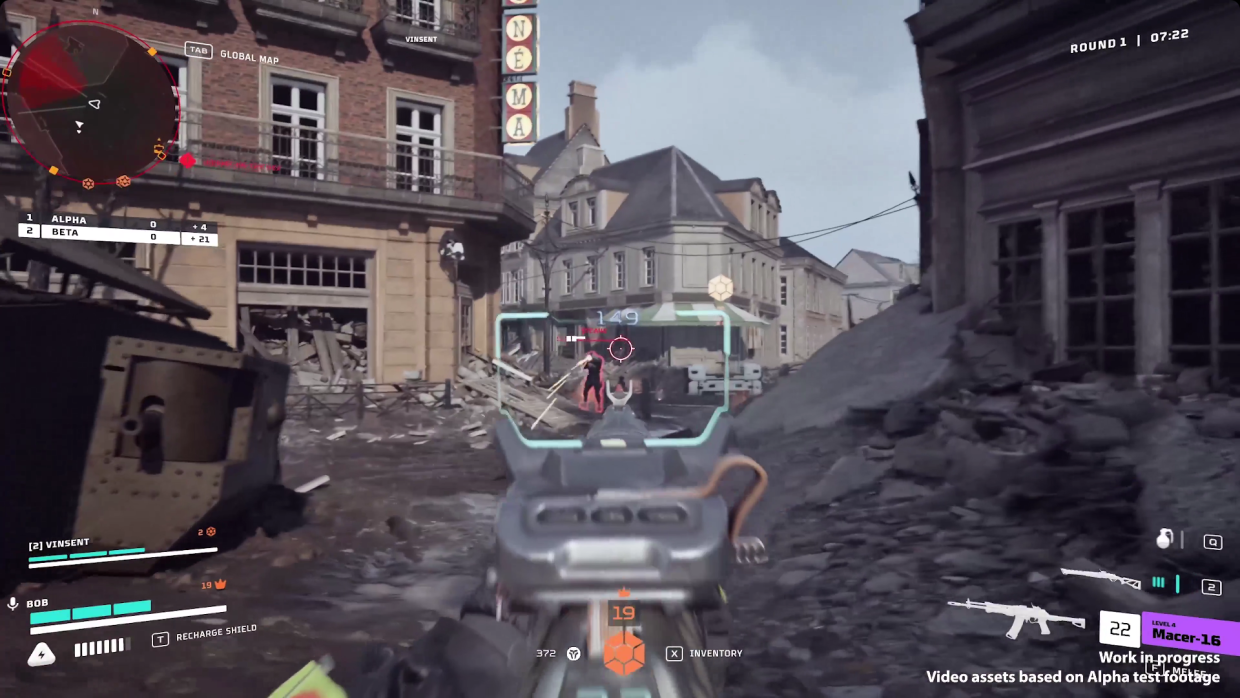The image size is (1240, 698).
Task: Select teammate VINSENT's name panel
Action: (x=60, y=544)
